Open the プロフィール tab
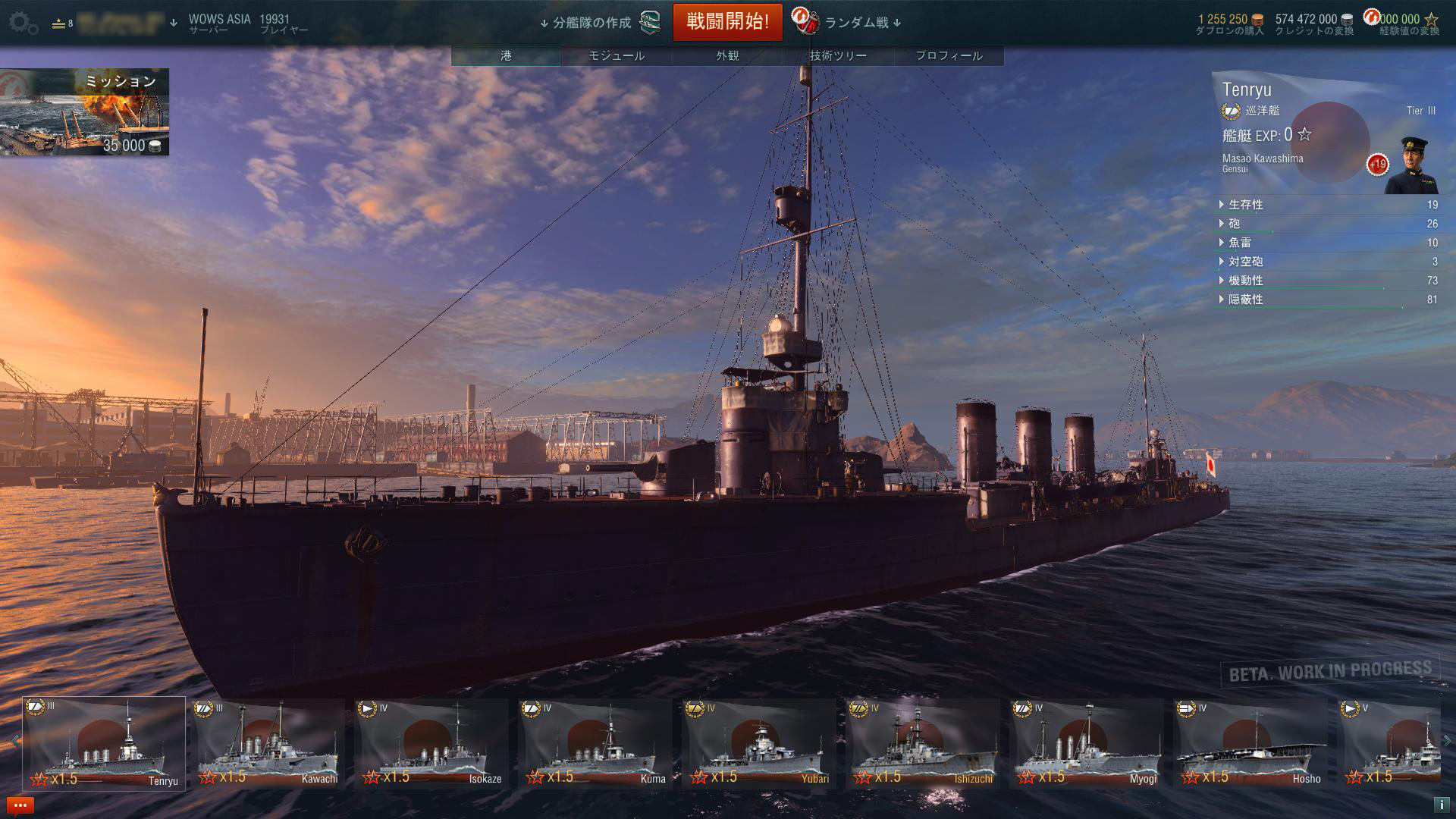The image size is (1456, 819). click(x=949, y=56)
